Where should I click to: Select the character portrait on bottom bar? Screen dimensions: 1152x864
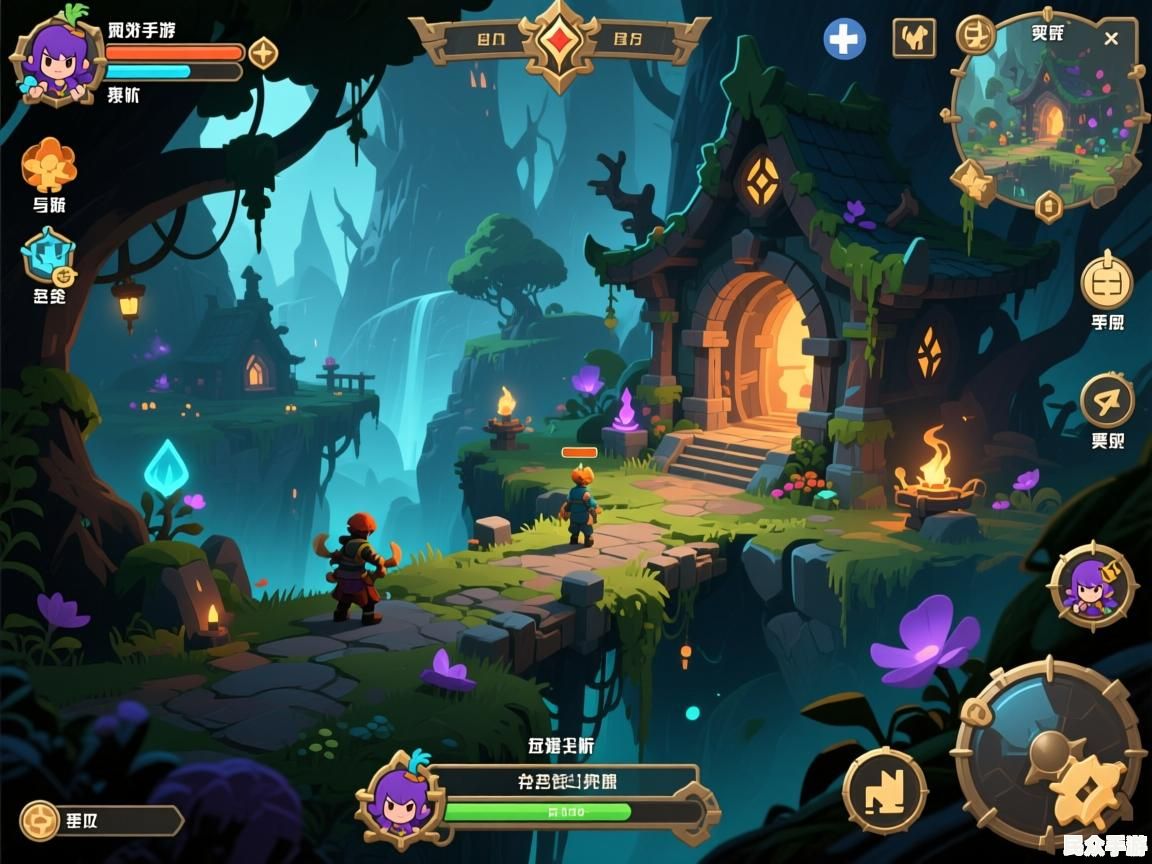[x=400, y=797]
